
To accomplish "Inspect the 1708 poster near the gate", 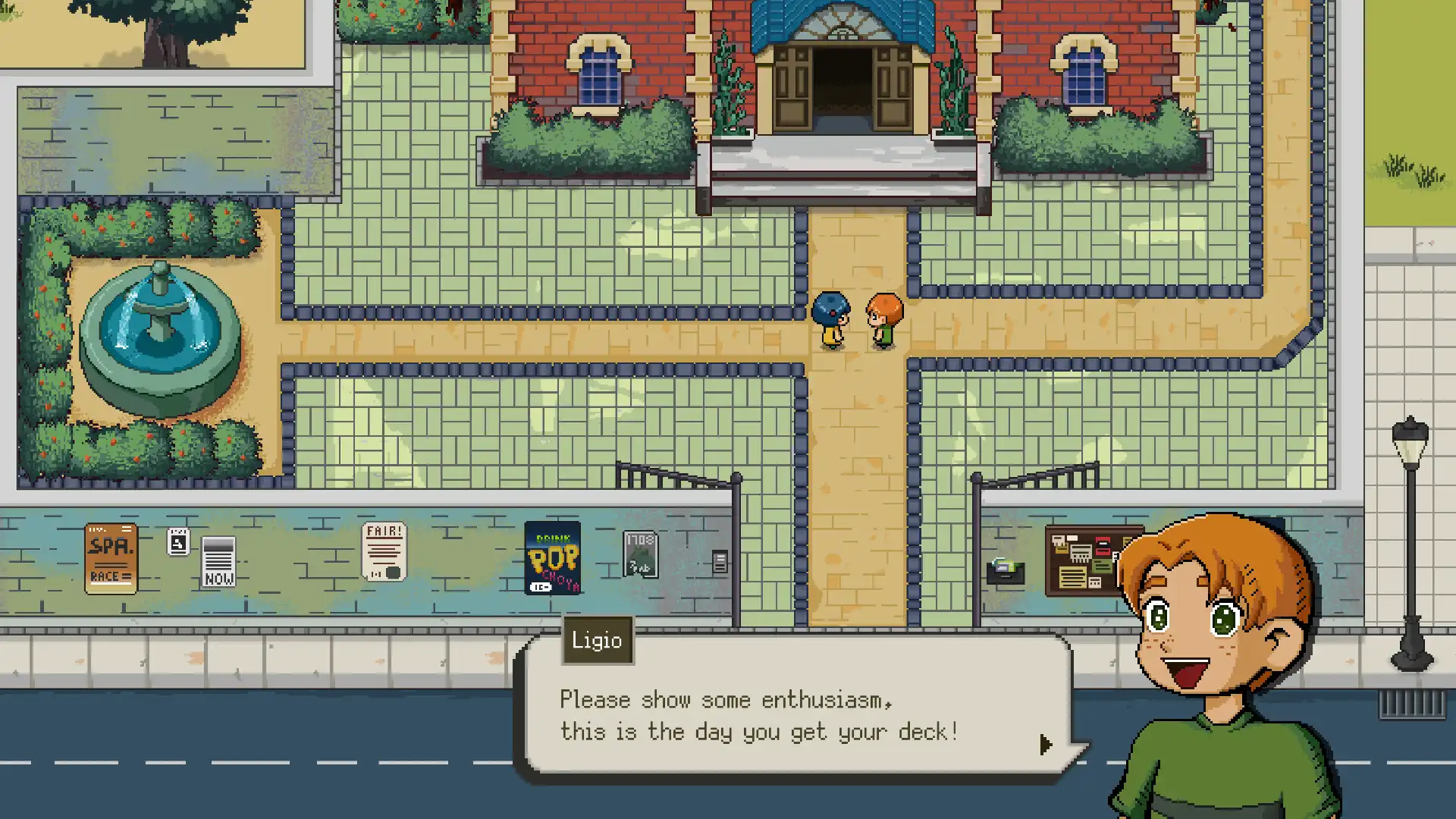I will coord(641,555).
